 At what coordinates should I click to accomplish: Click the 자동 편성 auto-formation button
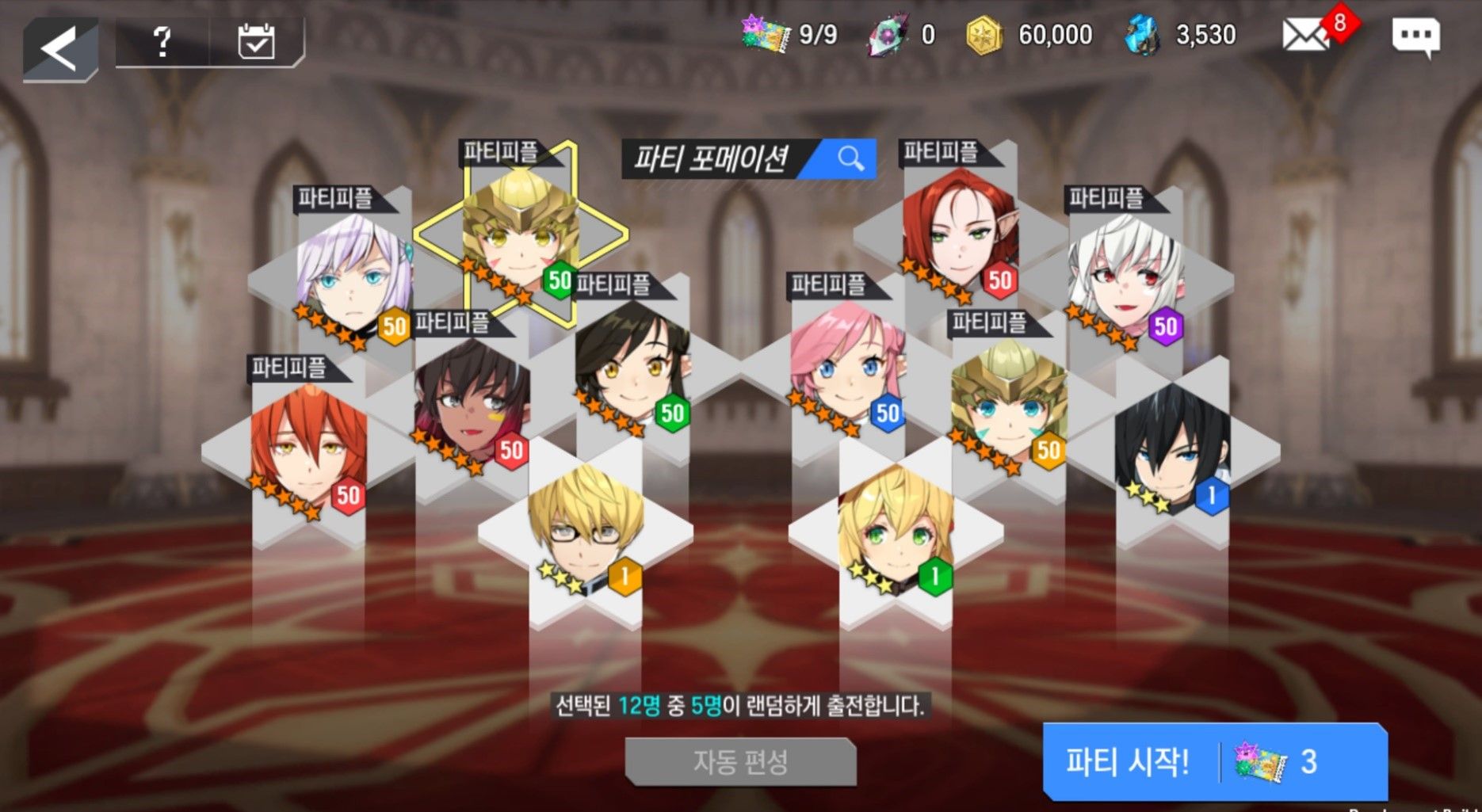click(x=740, y=762)
